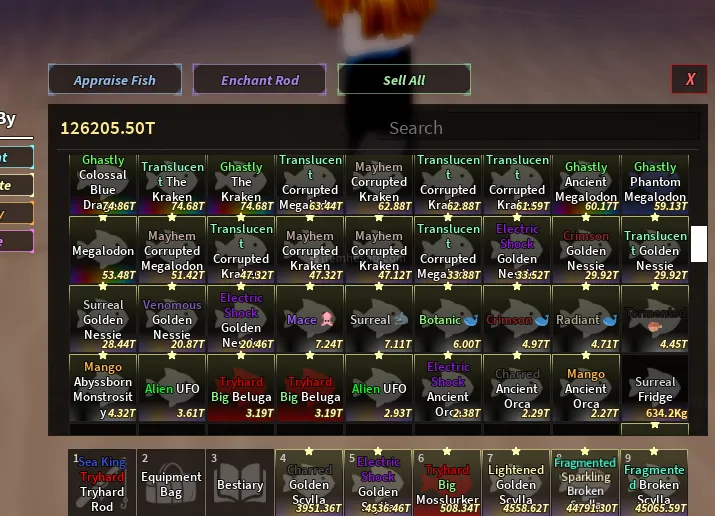Screen dimensions: 715x516
Task: Select the Radiant fish slot
Action: pyautogui.click(x=586, y=320)
